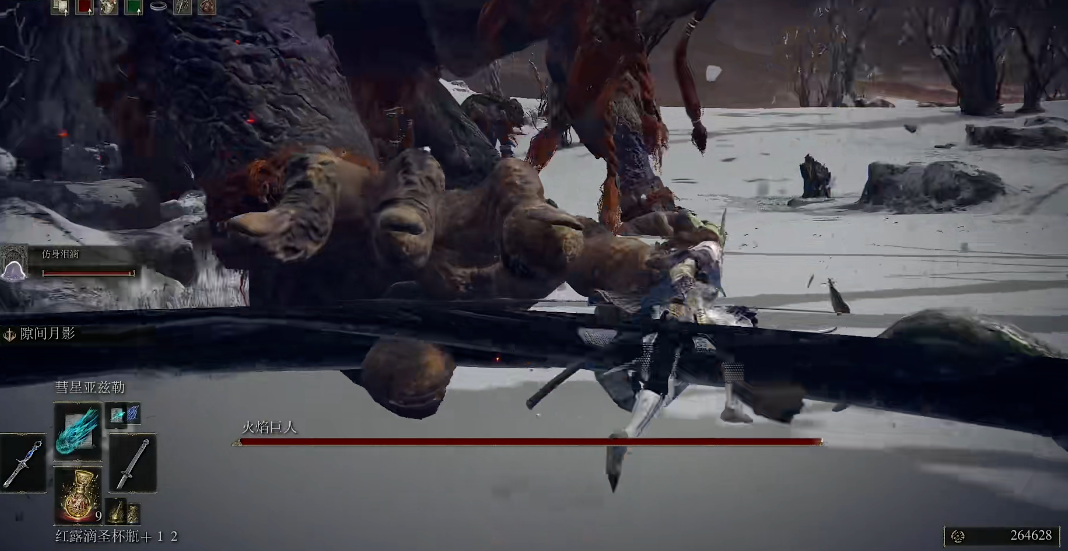Click the green square buff icon
Image resolution: width=1068 pixels, height=551 pixels.
tap(133, 7)
